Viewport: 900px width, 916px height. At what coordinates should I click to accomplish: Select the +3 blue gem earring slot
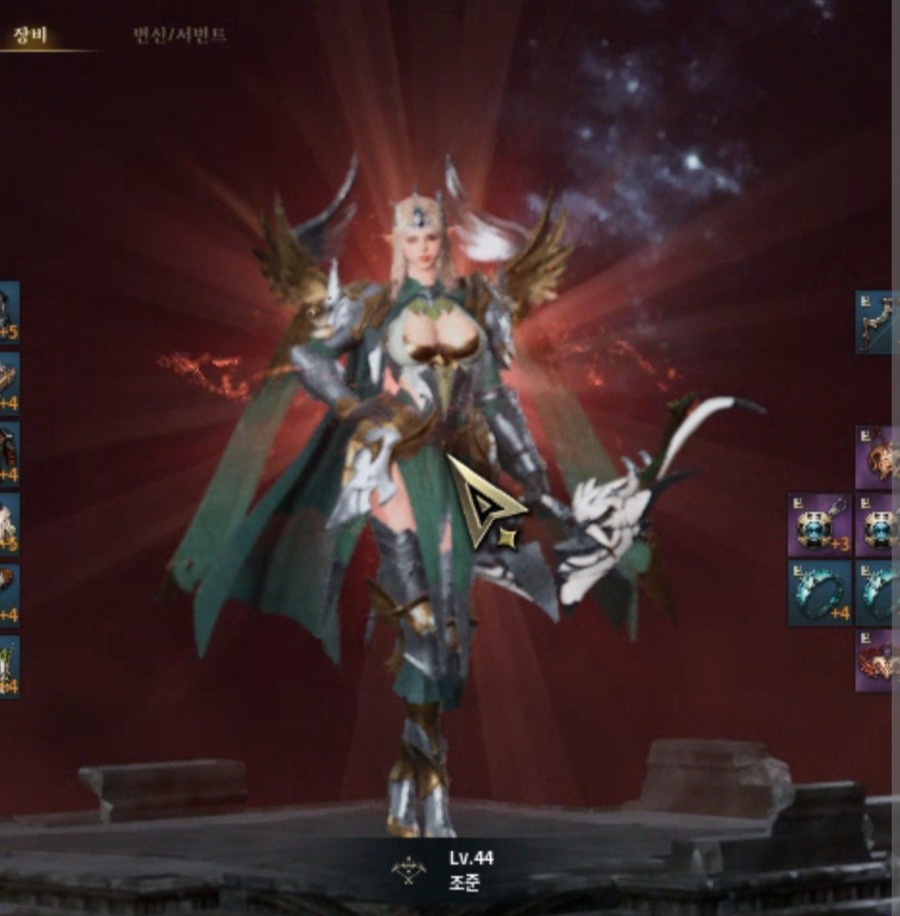[x=820, y=525]
